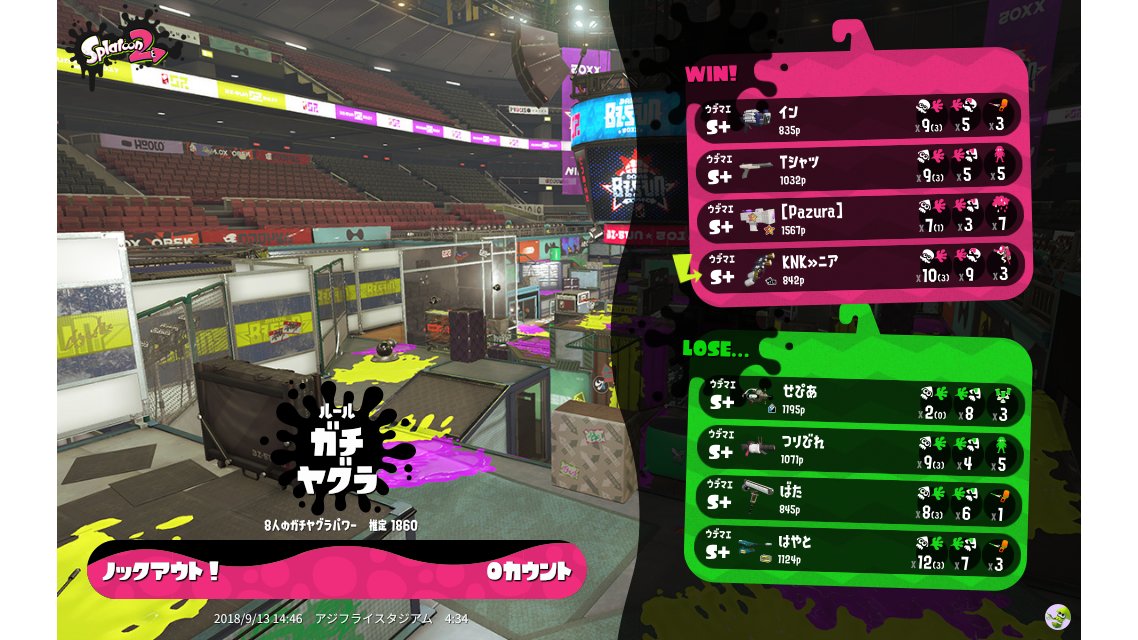1138x640 pixels.
Task: View player せぴあ on the losing team
Action: point(857,399)
